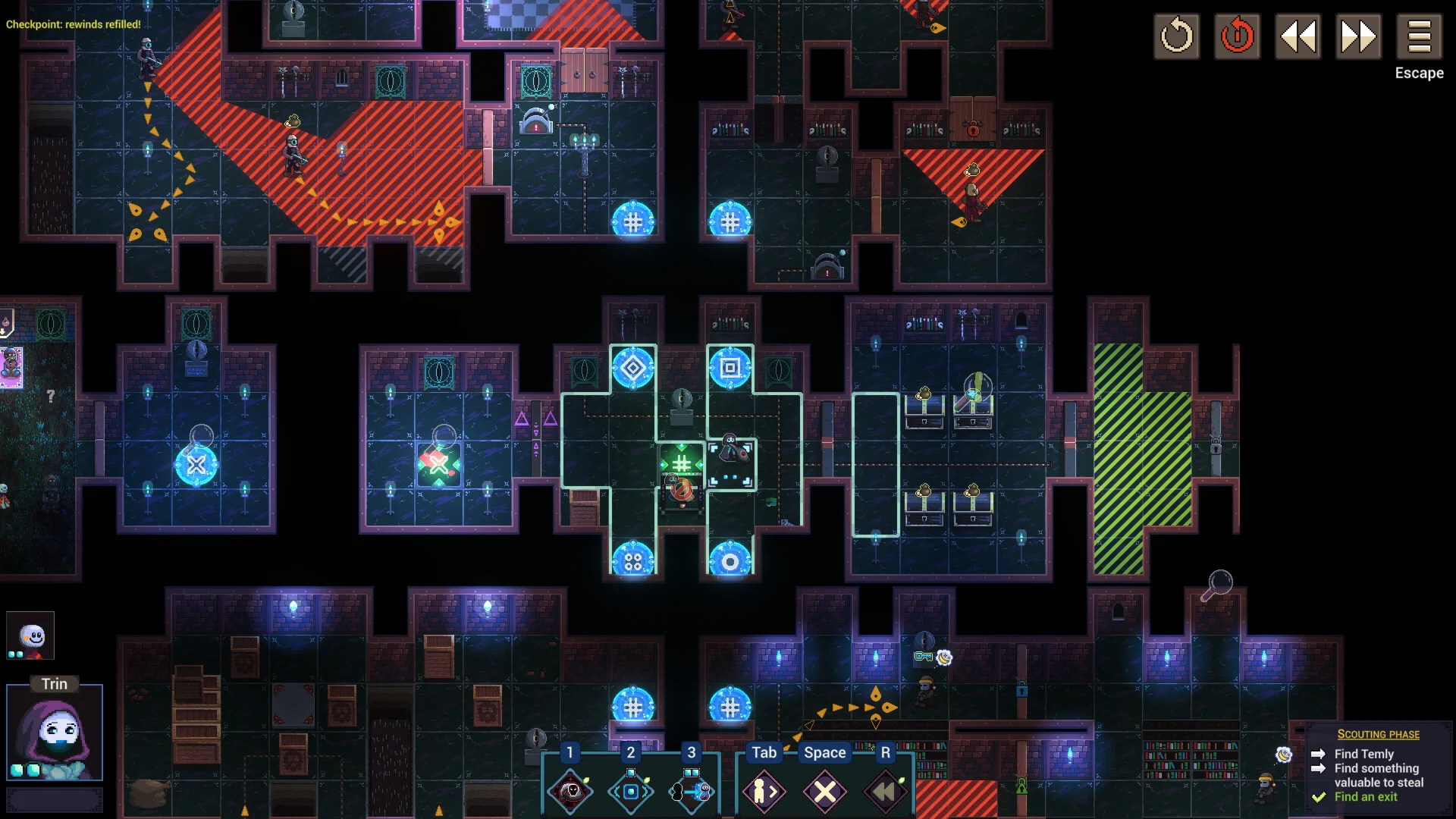This screenshot has height=819, width=1456.
Task: Select the Tab character-switch diamond icon
Action: click(764, 790)
